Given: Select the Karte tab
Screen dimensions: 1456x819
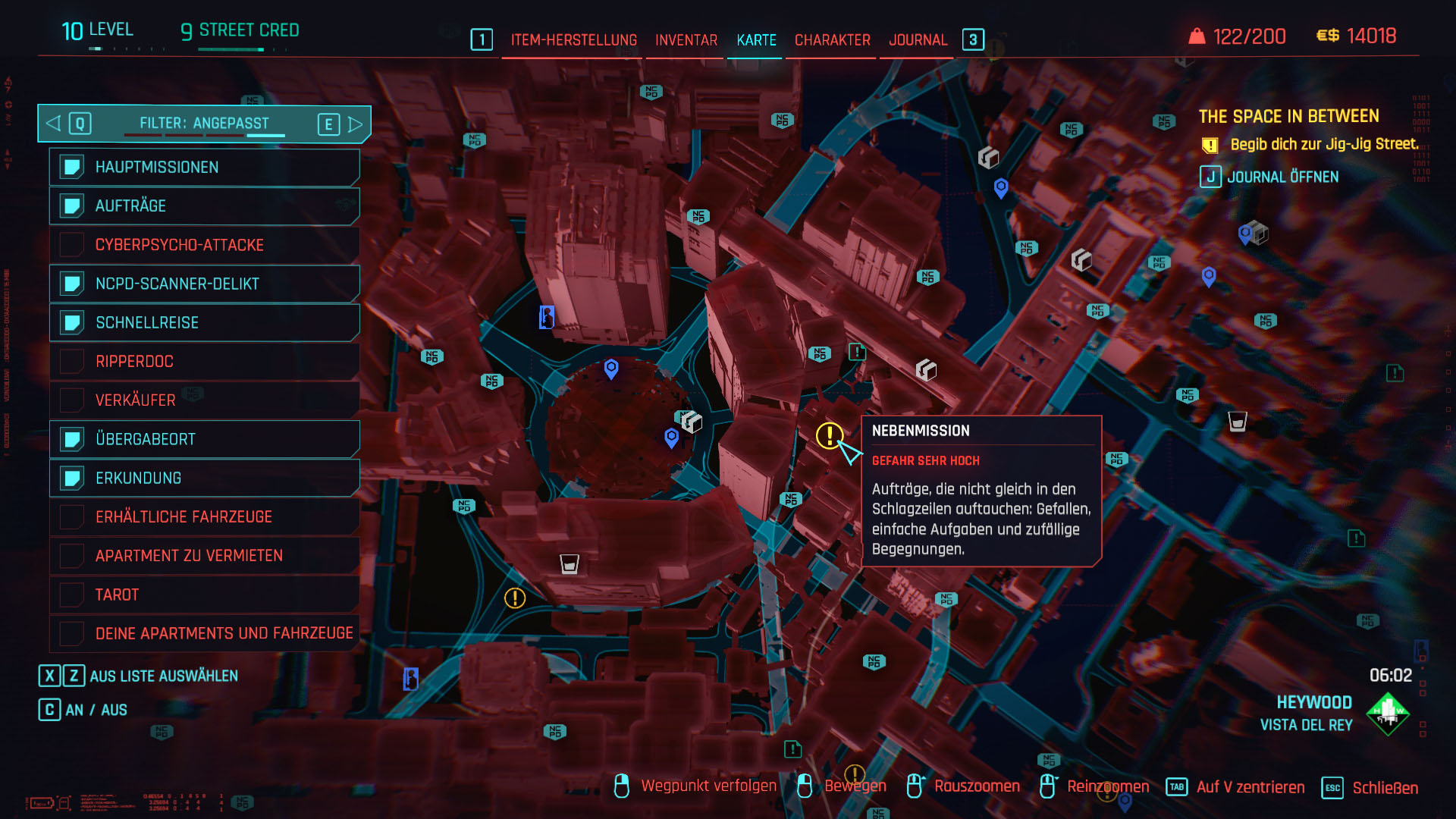Looking at the screenshot, I should (756, 40).
